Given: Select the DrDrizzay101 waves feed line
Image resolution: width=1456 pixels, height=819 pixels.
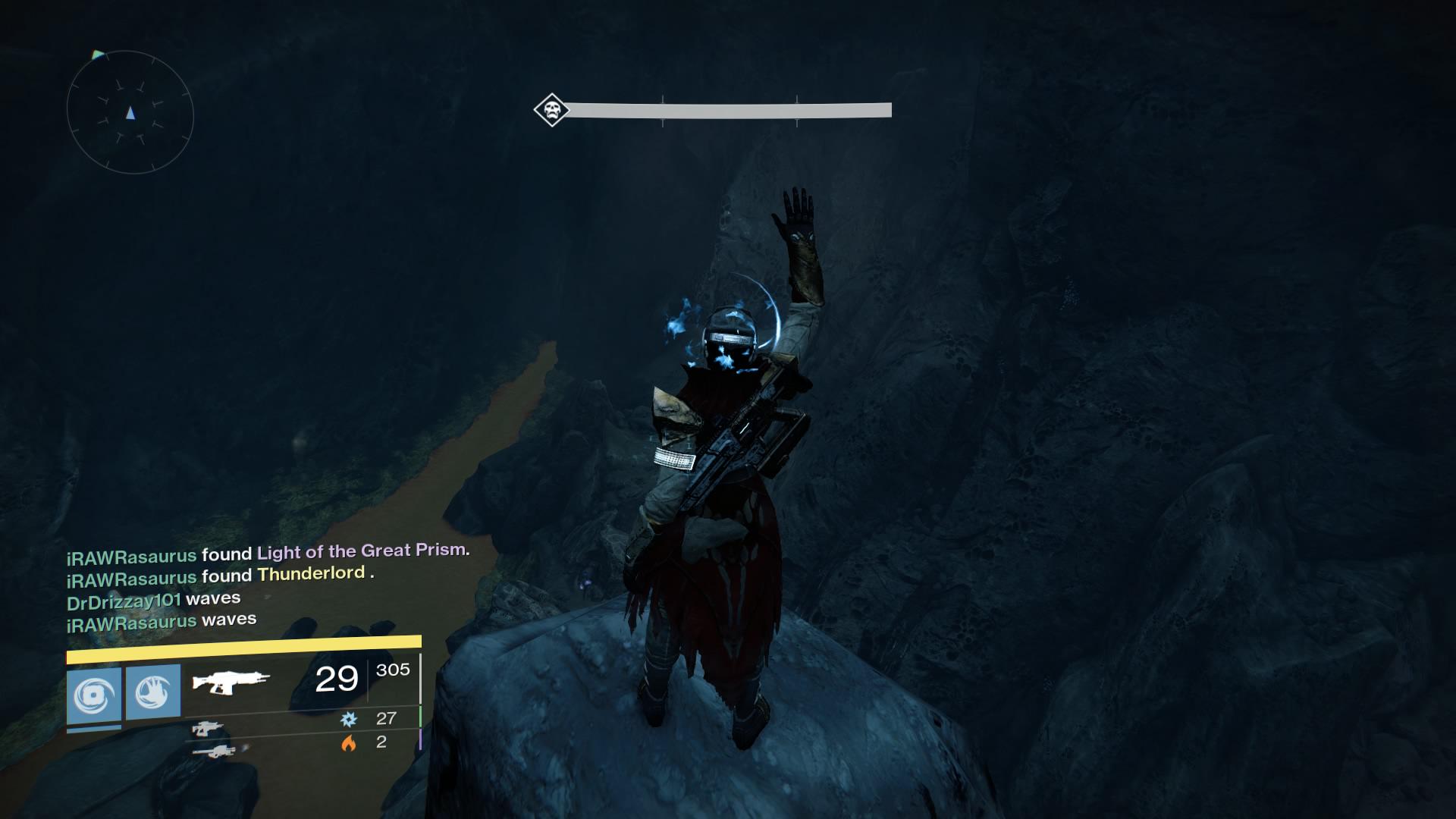Looking at the screenshot, I should coord(154,599).
